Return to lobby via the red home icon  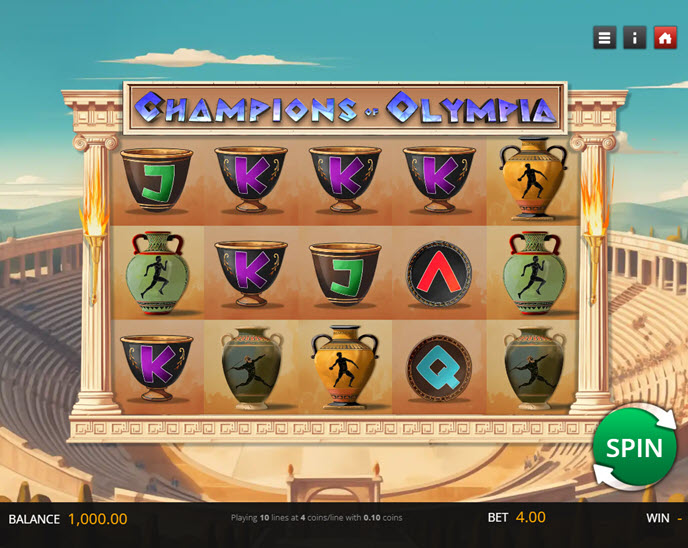665,38
